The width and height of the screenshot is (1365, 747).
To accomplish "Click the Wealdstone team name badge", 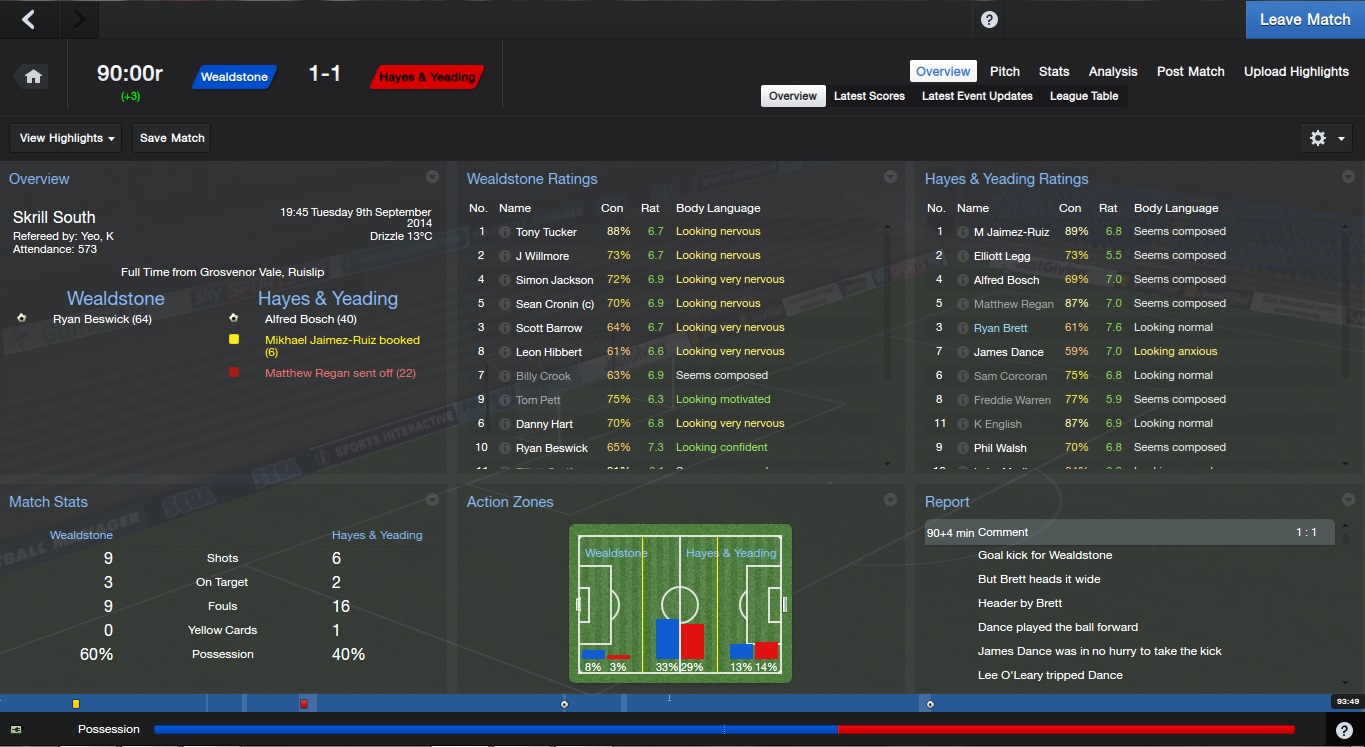I will [234, 77].
